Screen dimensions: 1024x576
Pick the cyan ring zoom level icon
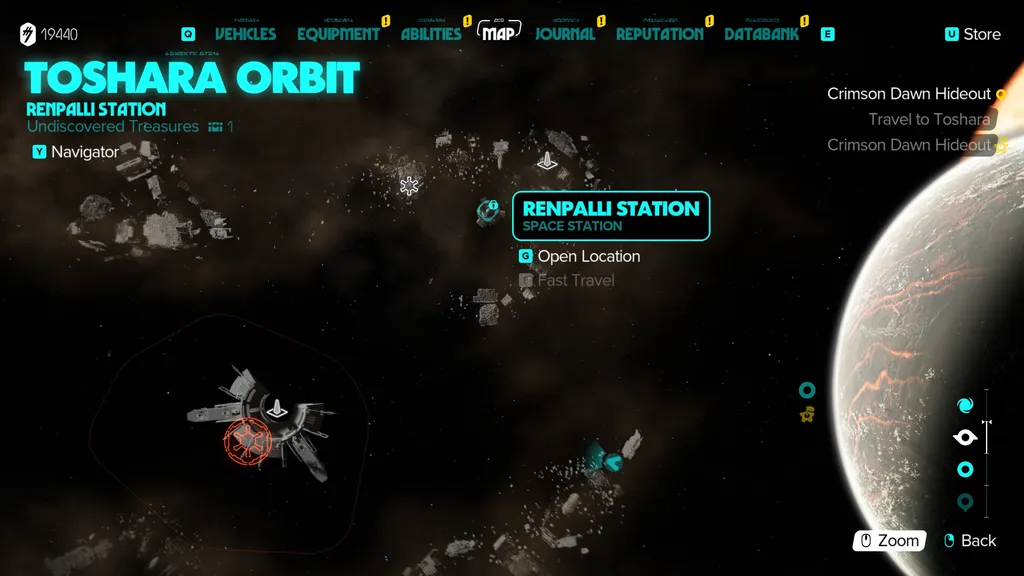click(x=965, y=469)
